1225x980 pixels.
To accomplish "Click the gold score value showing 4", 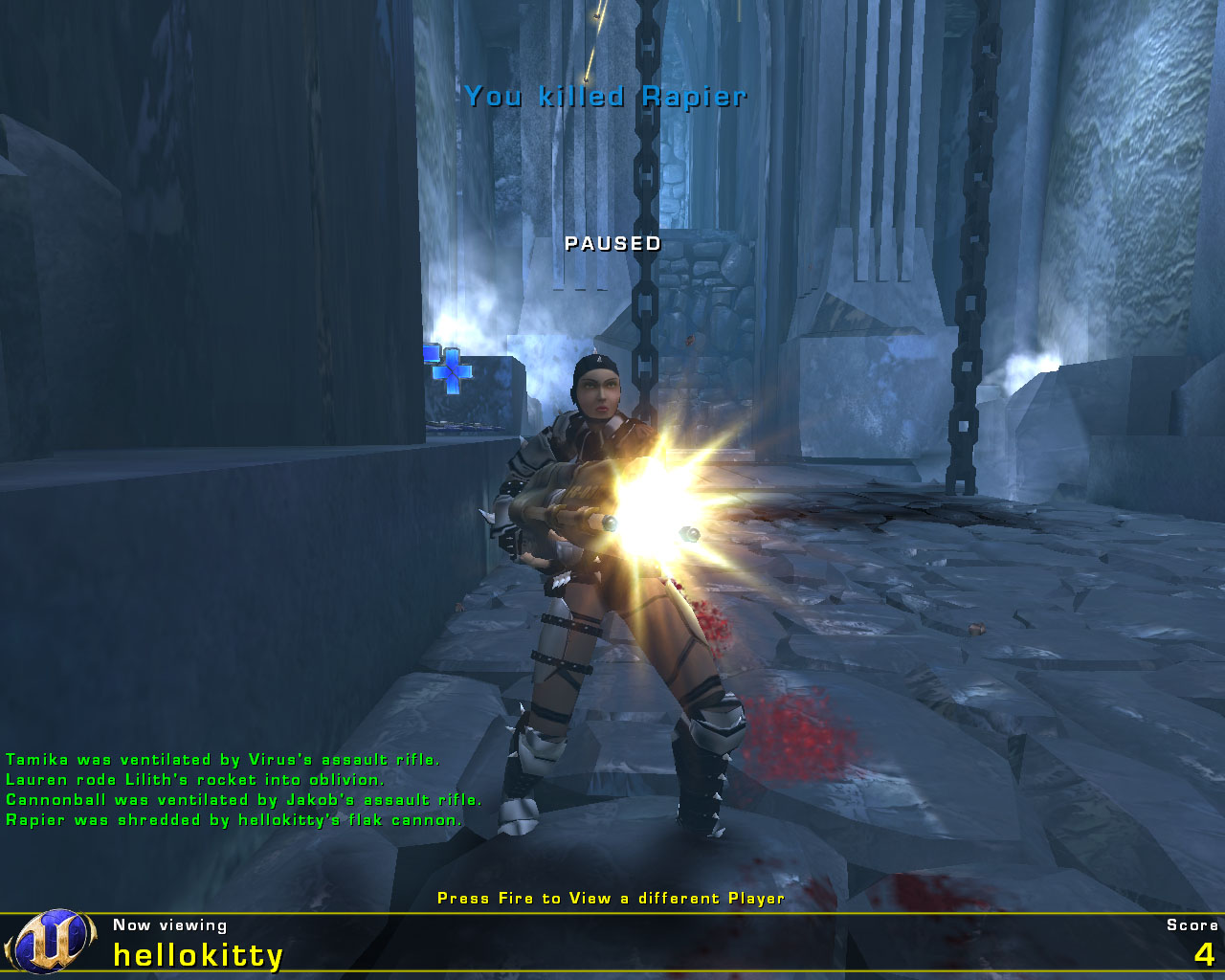I will point(1204,955).
